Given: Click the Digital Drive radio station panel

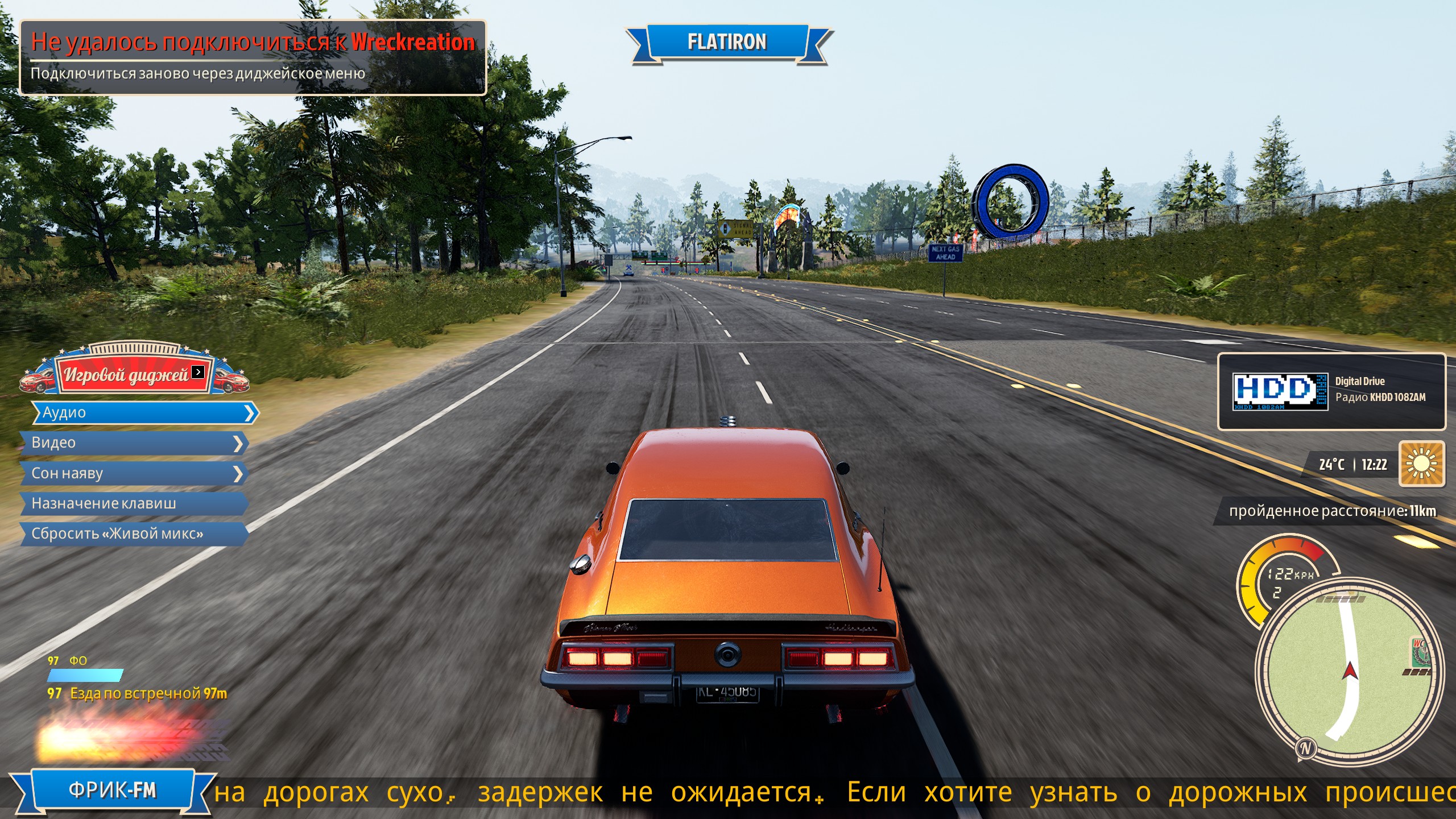Looking at the screenshot, I should click(x=1331, y=391).
